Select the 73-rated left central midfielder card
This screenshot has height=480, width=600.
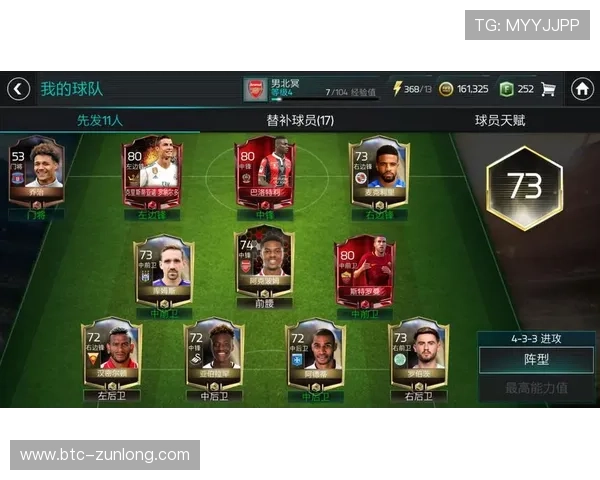(x=163, y=268)
